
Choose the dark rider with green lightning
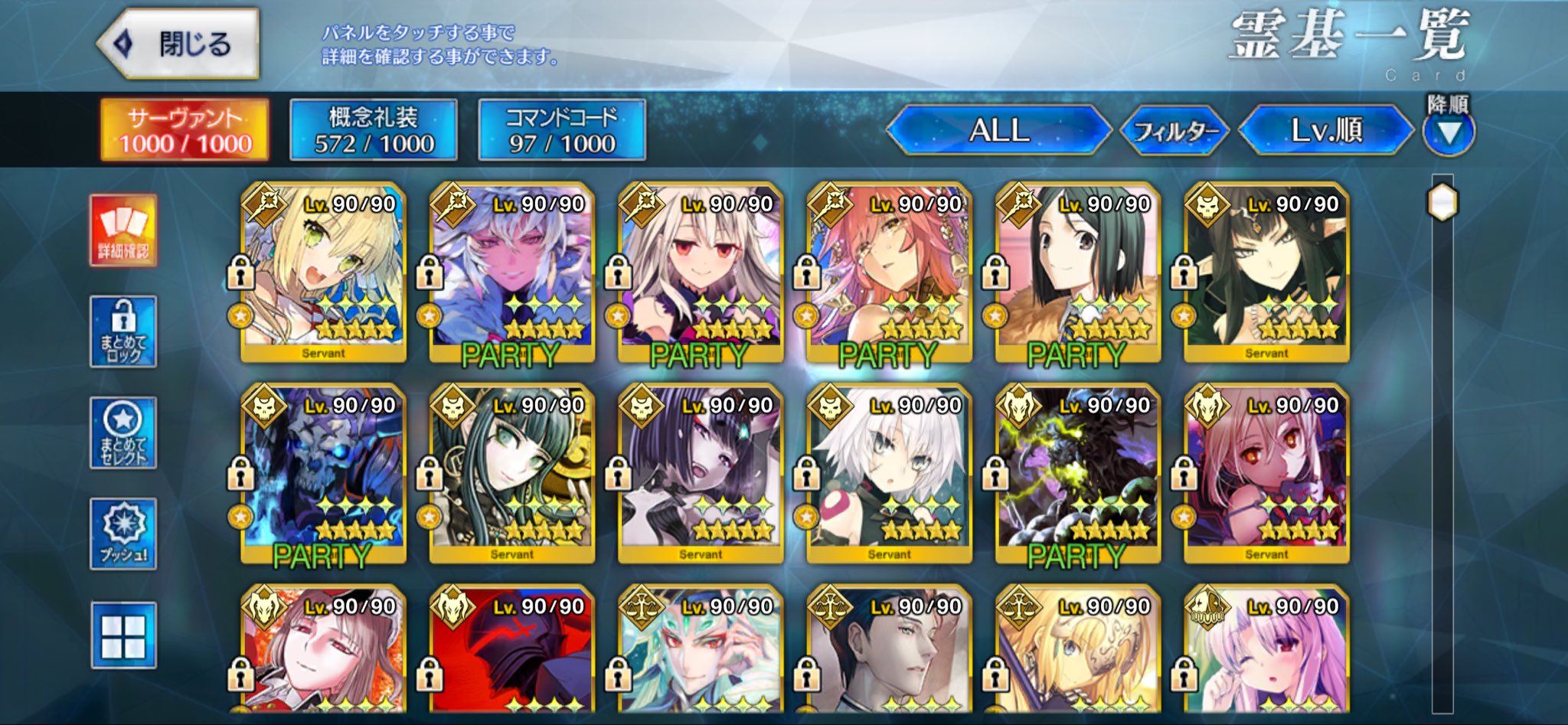(x=1077, y=473)
